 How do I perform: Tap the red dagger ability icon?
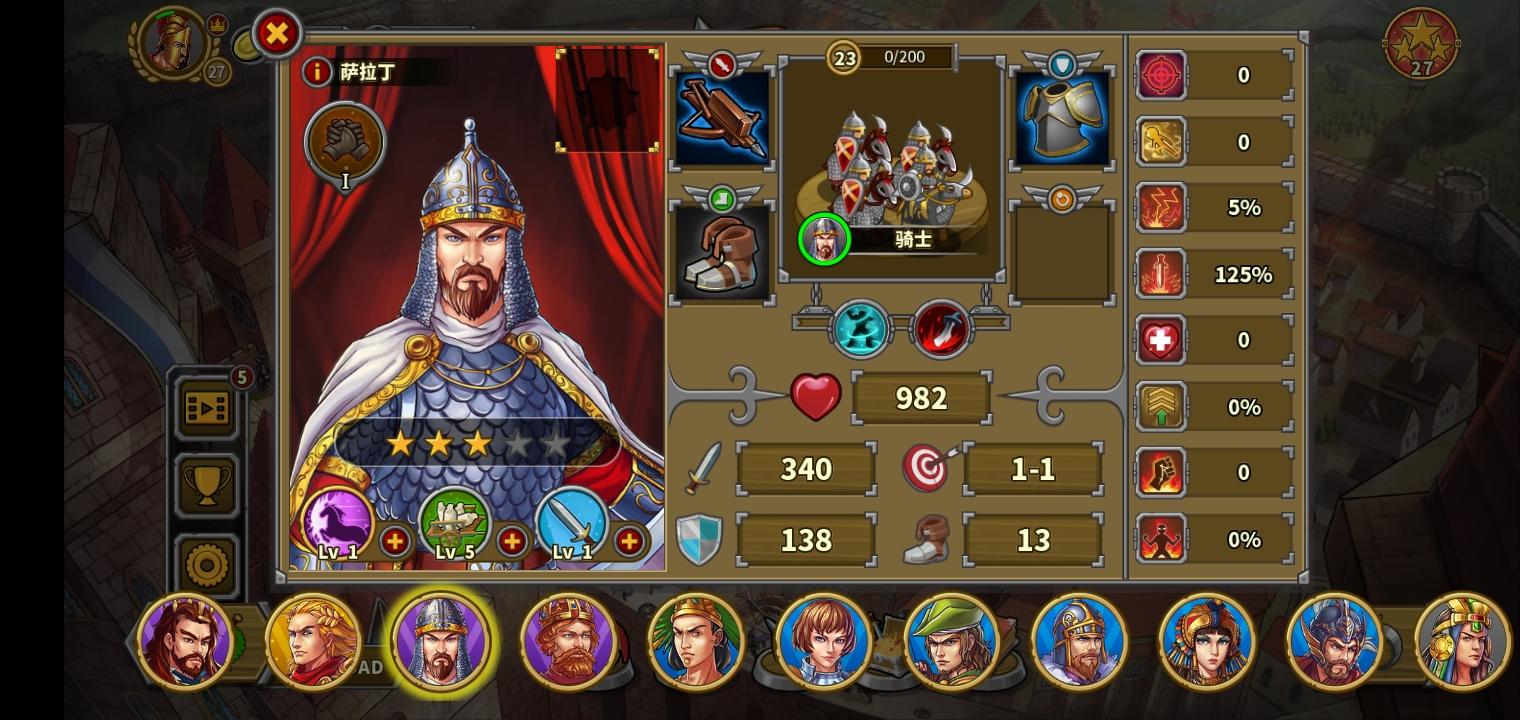[941, 328]
